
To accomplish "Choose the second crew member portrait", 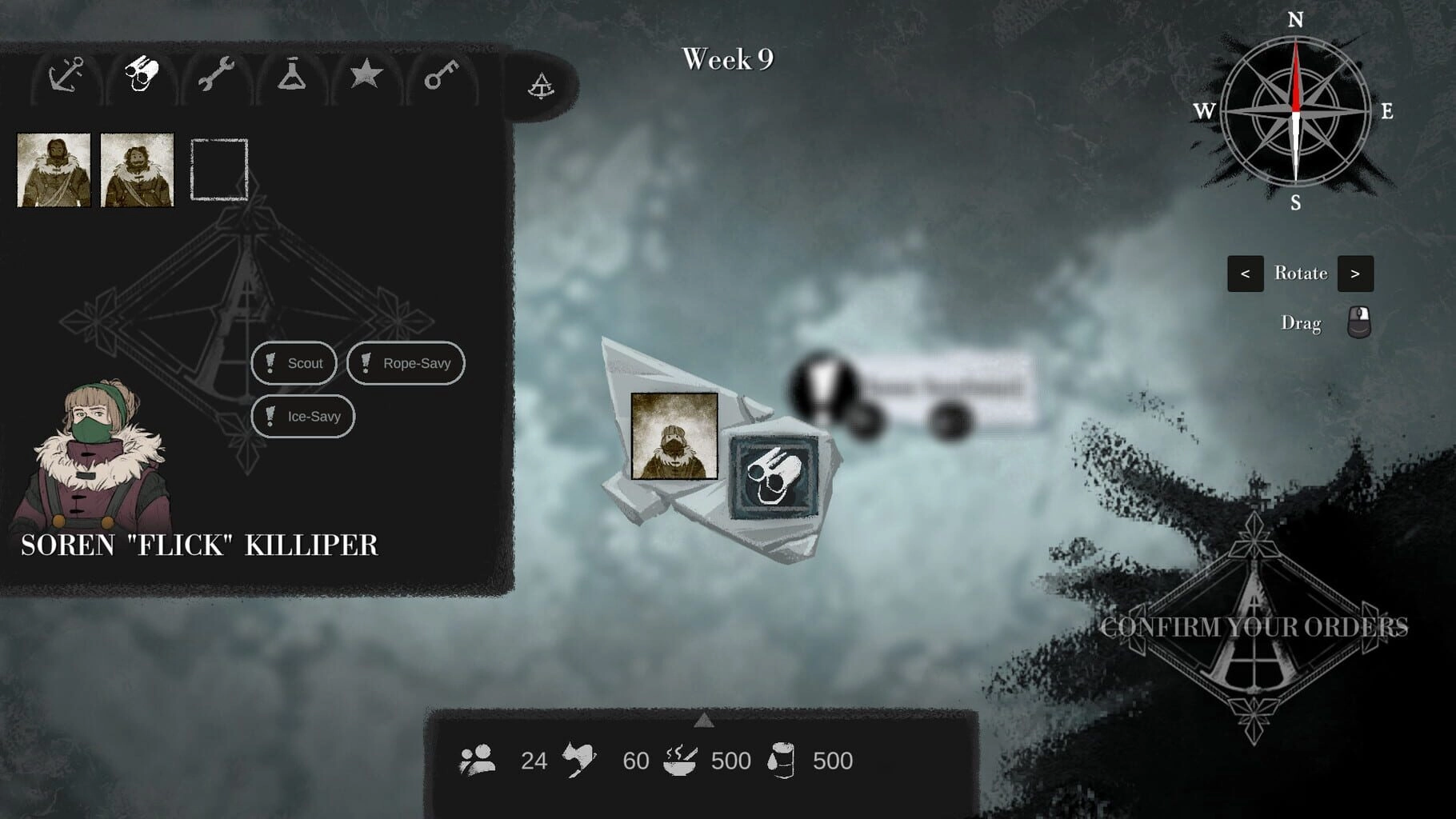I will 137,170.
